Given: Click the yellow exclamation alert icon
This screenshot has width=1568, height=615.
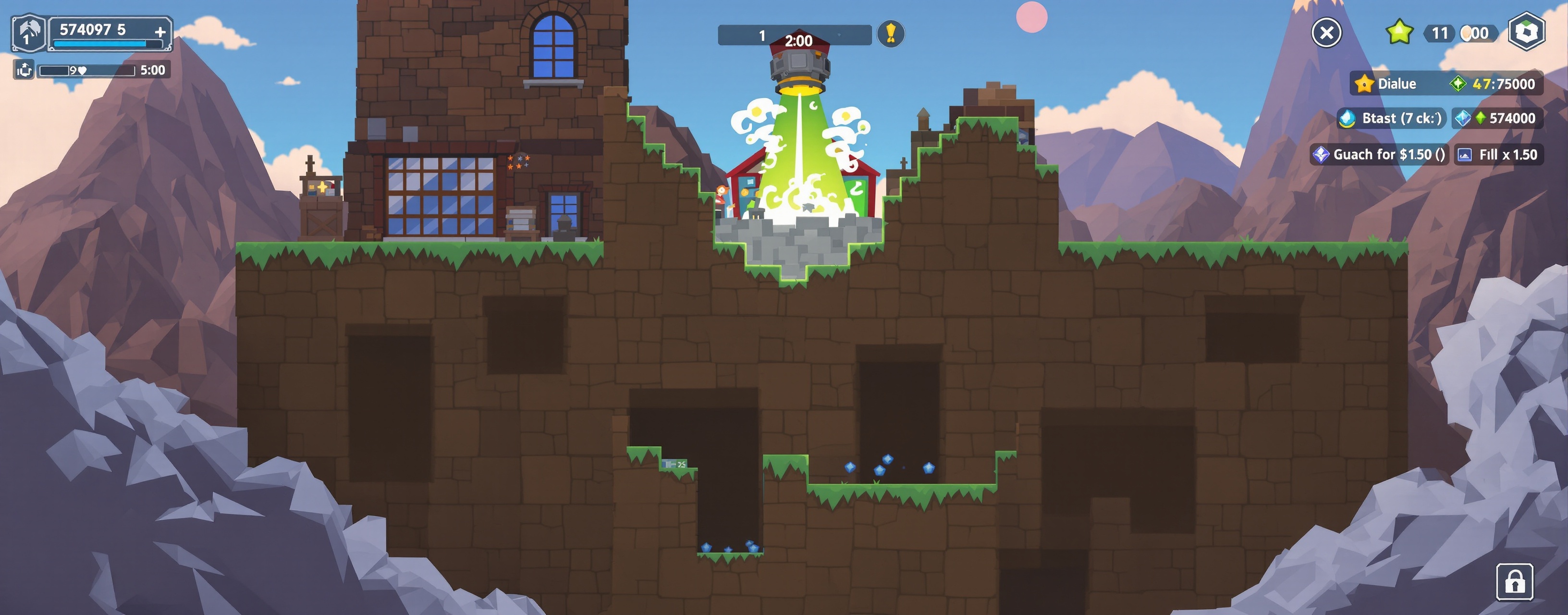Looking at the screenshot, I should pos(891,34).
